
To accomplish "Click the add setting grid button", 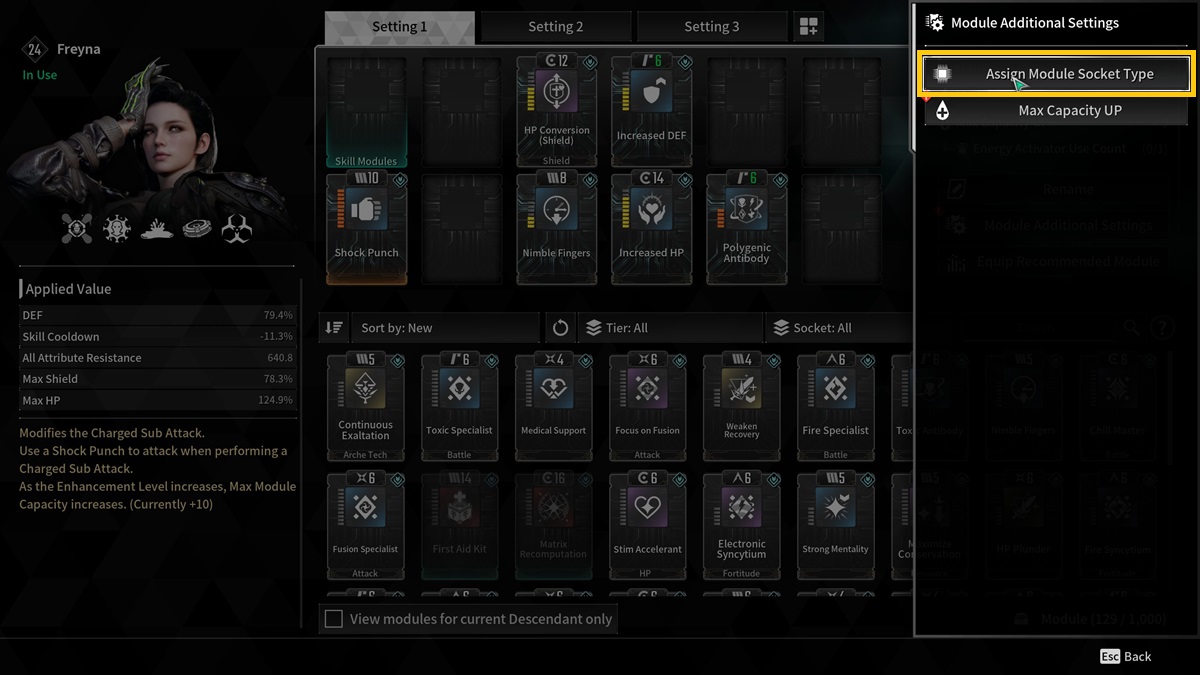I will [808, 27].
